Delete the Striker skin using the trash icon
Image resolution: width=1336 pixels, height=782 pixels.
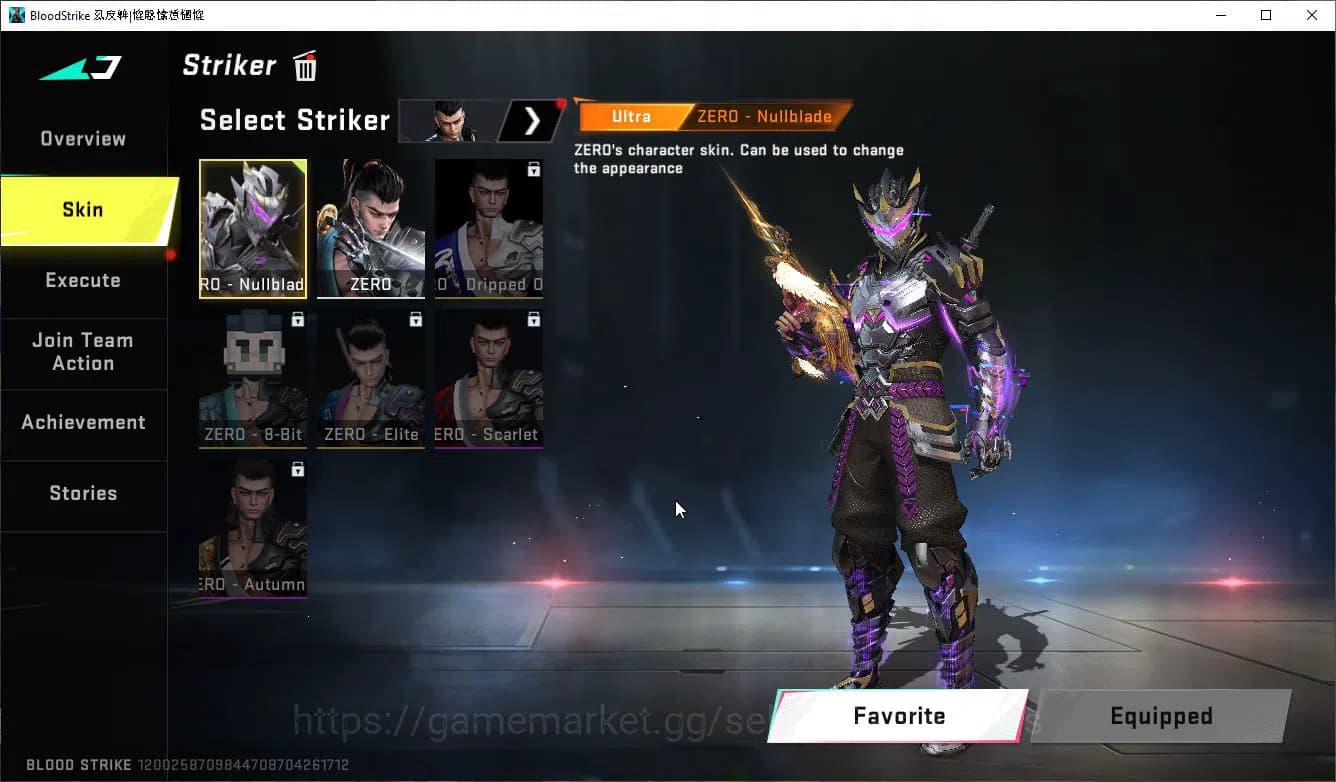pos(303,65)
